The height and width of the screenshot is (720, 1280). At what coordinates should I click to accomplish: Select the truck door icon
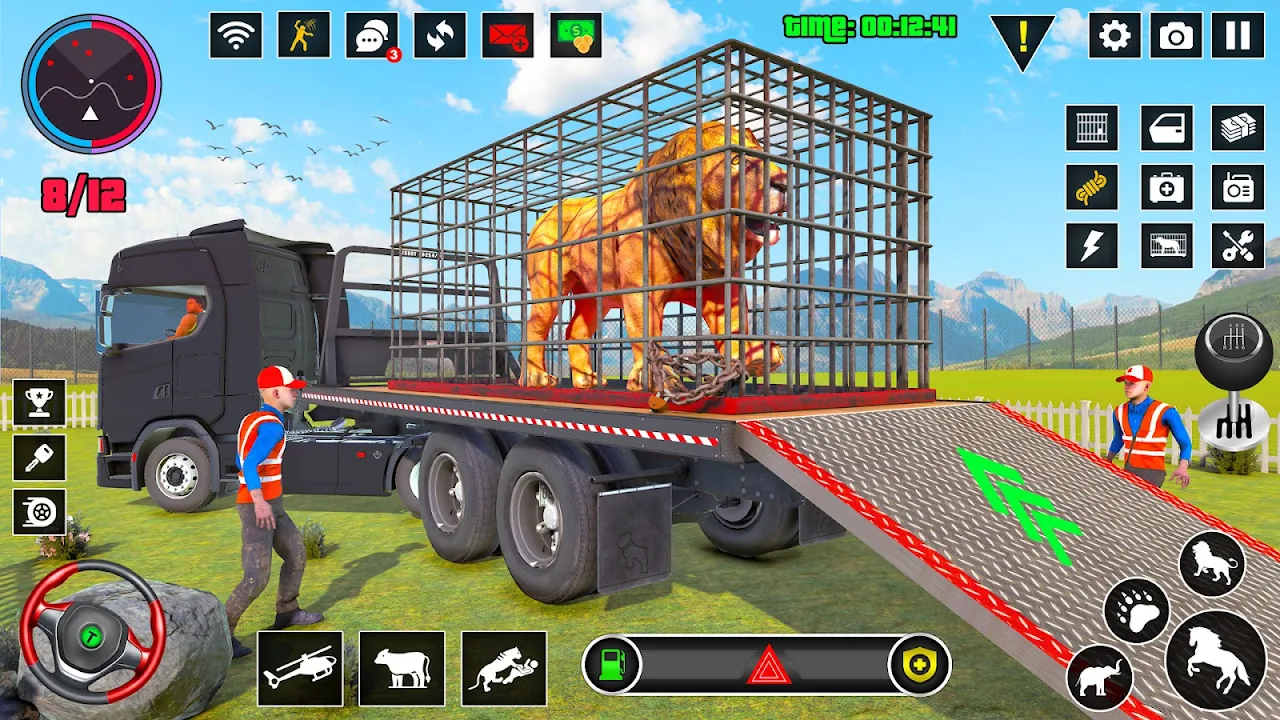click(x=1167, y=128)
